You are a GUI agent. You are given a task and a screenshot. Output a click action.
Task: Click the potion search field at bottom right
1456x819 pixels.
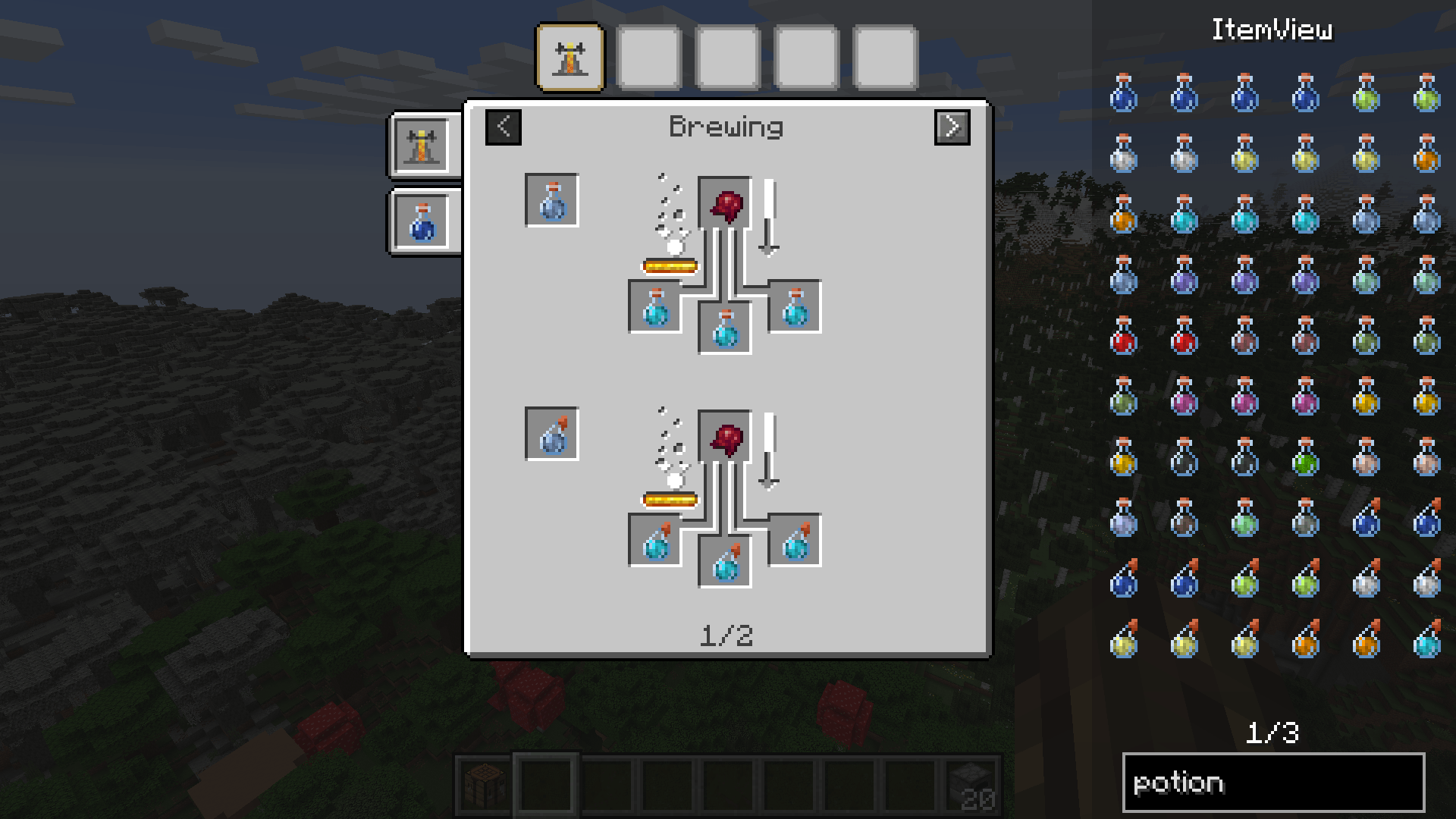(1274, 781)
